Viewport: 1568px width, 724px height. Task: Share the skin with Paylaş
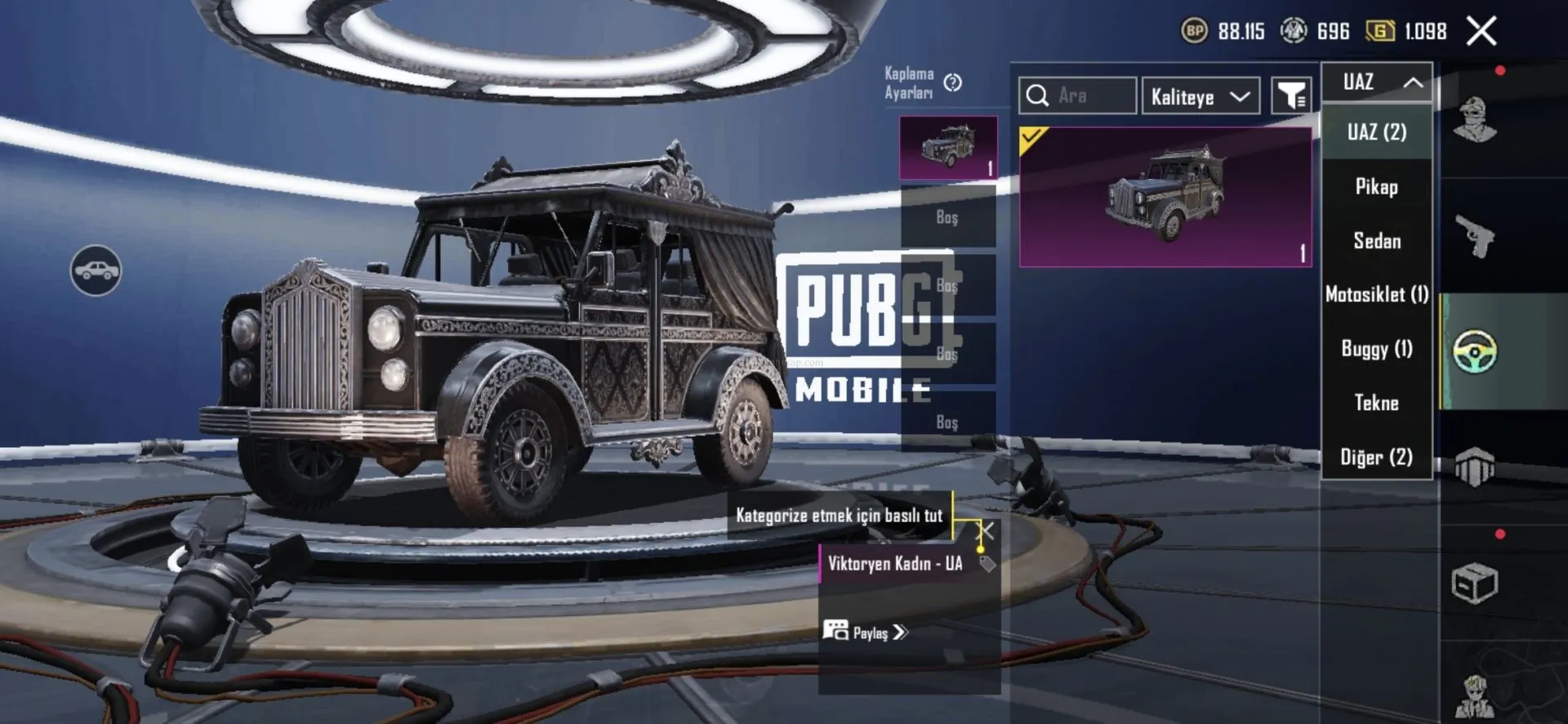(x=866, y=632)
